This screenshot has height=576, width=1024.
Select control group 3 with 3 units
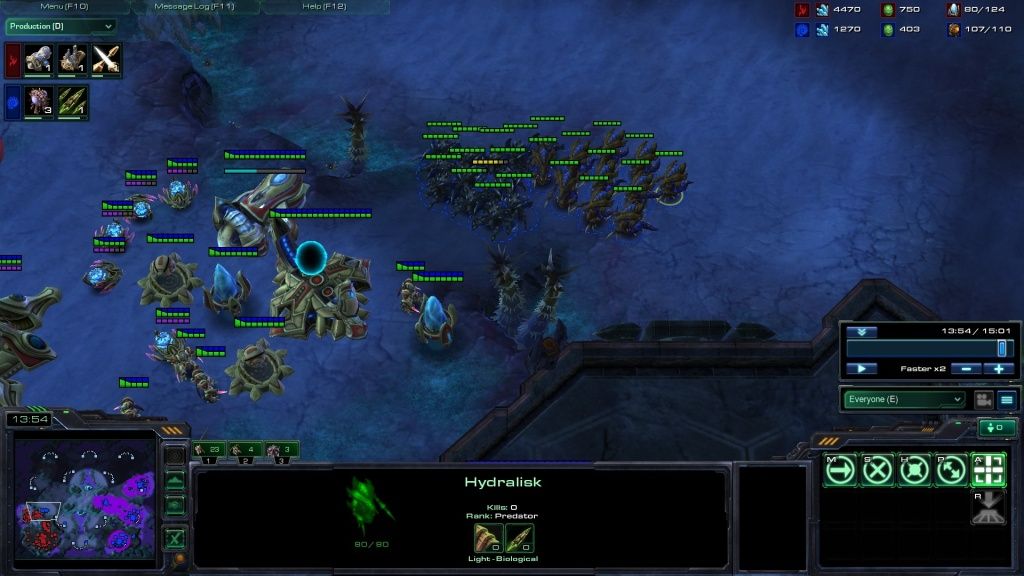[282, 451]
